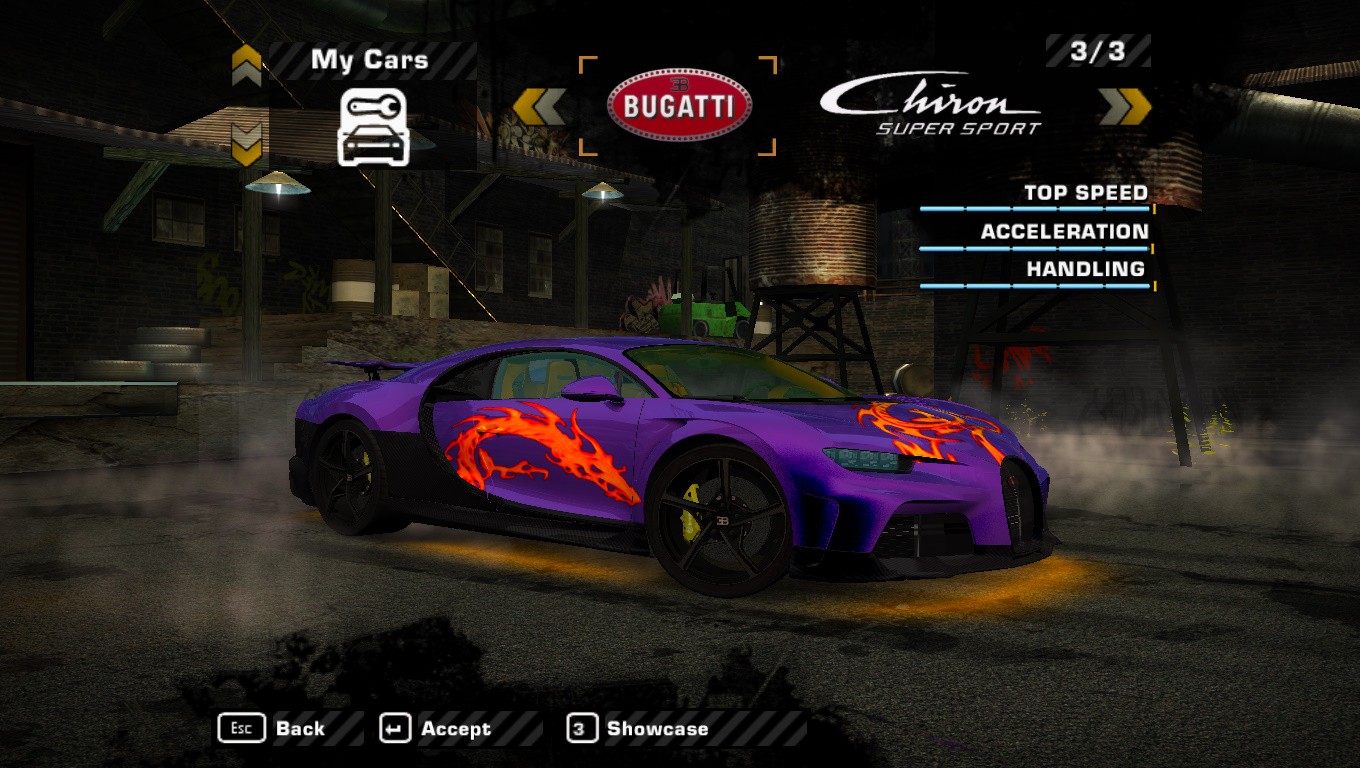Accept the selected Bugatti Chiron
The width and height of the screenshot is (1360, 768).
pyautogui.click(x=436, y=729)
